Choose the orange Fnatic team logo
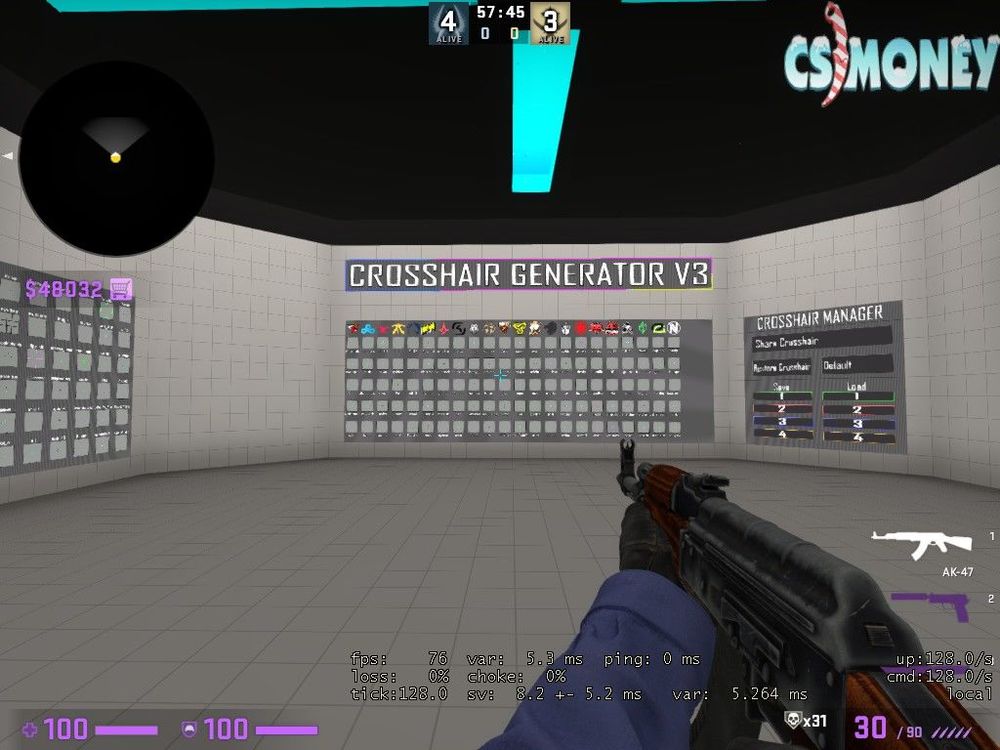This screenshot has width=1000, height=750. (399, 328)
